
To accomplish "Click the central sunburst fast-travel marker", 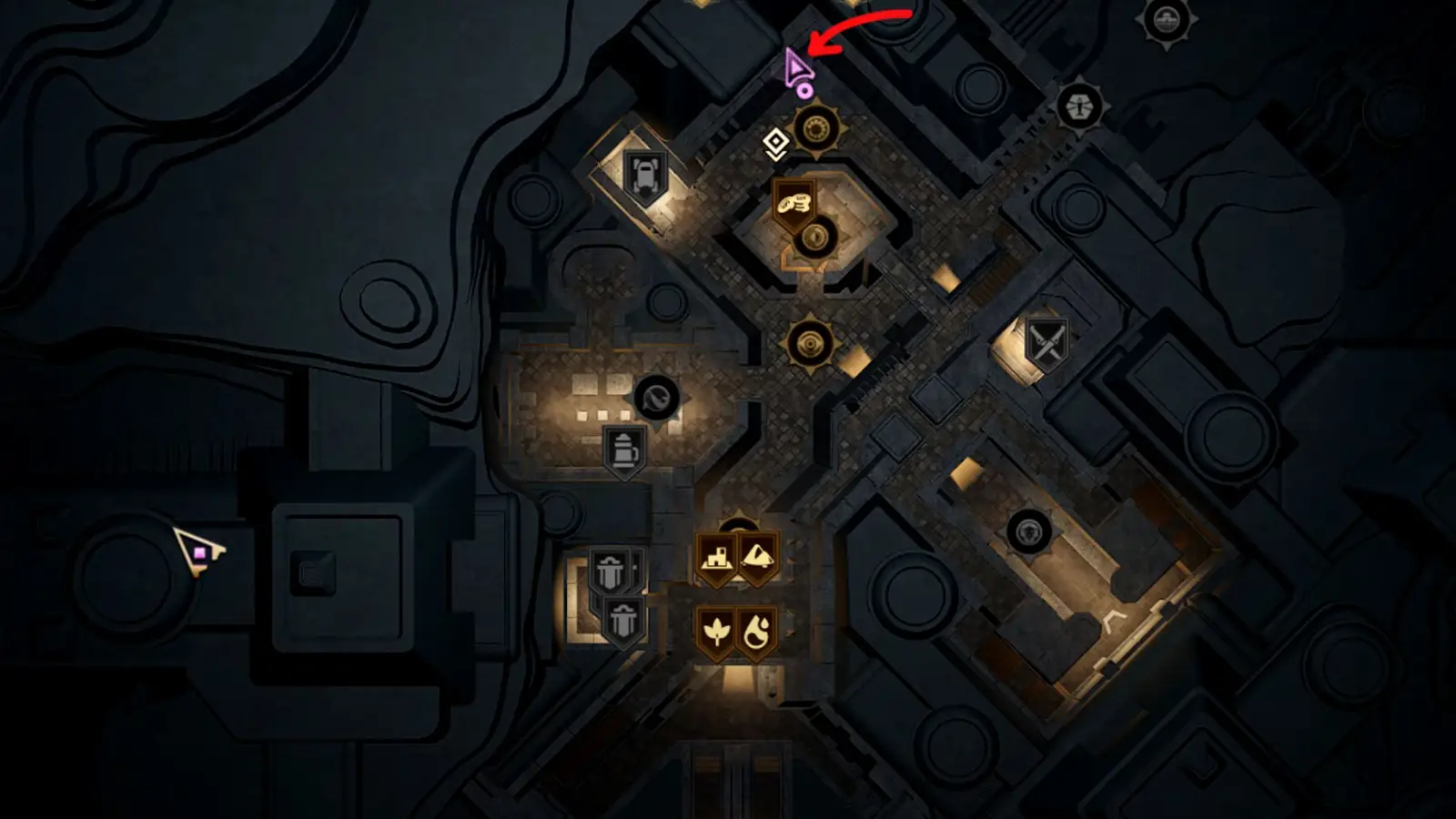I will [810, 343].
